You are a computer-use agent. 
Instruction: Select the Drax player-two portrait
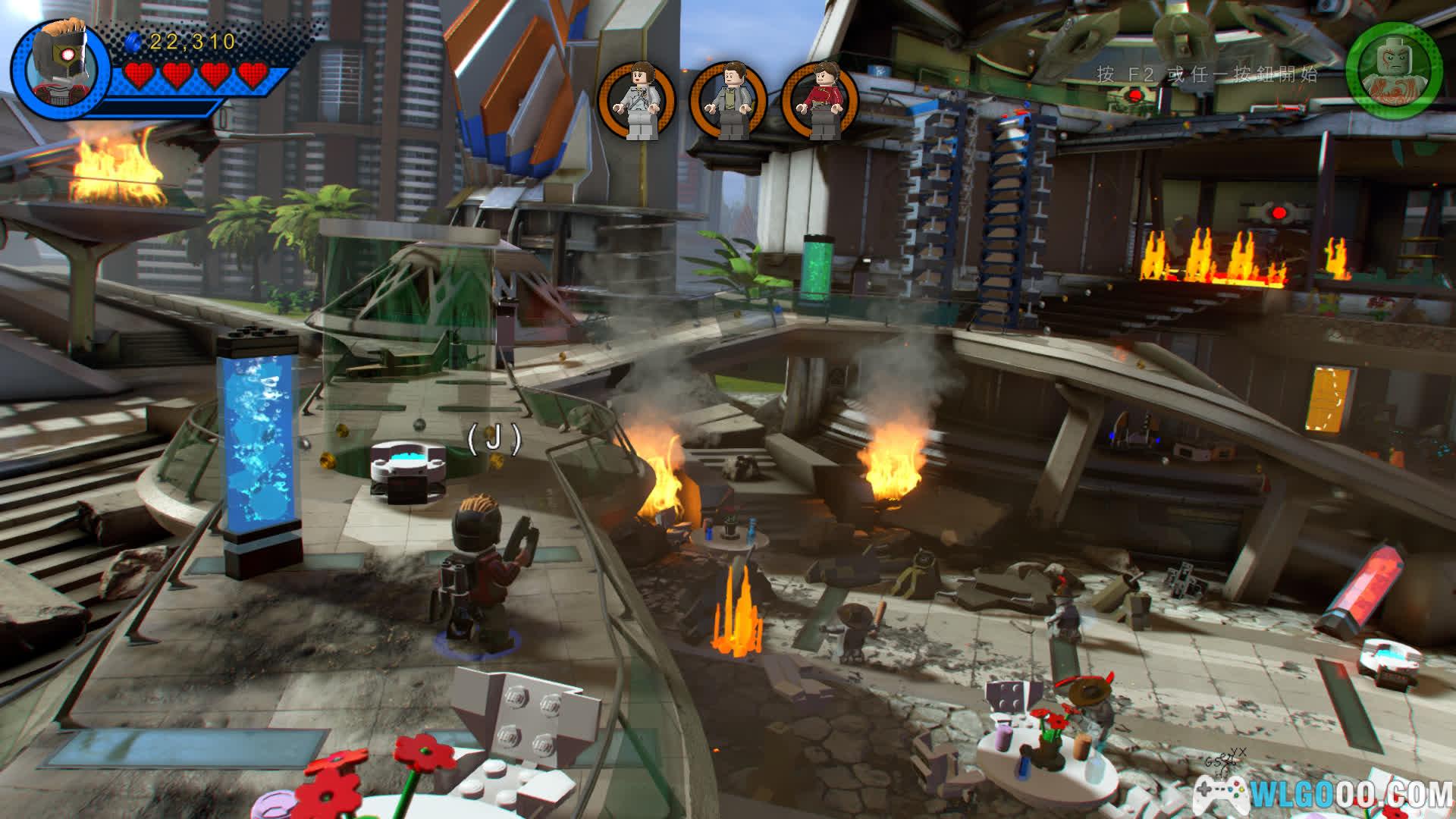point(1393,66)
